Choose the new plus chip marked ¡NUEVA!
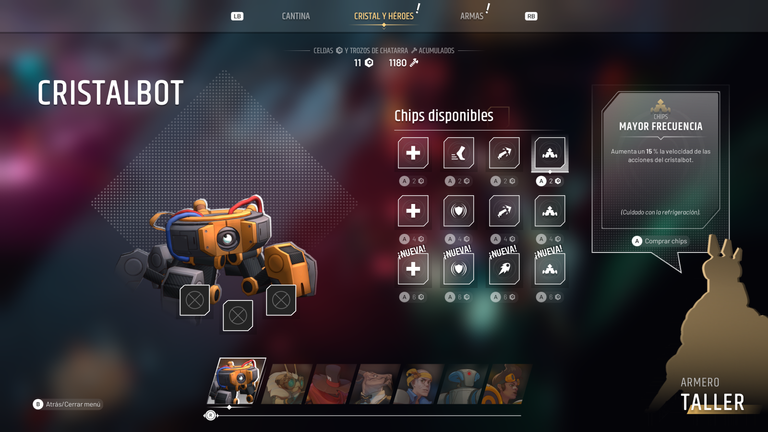 [413, 268]
